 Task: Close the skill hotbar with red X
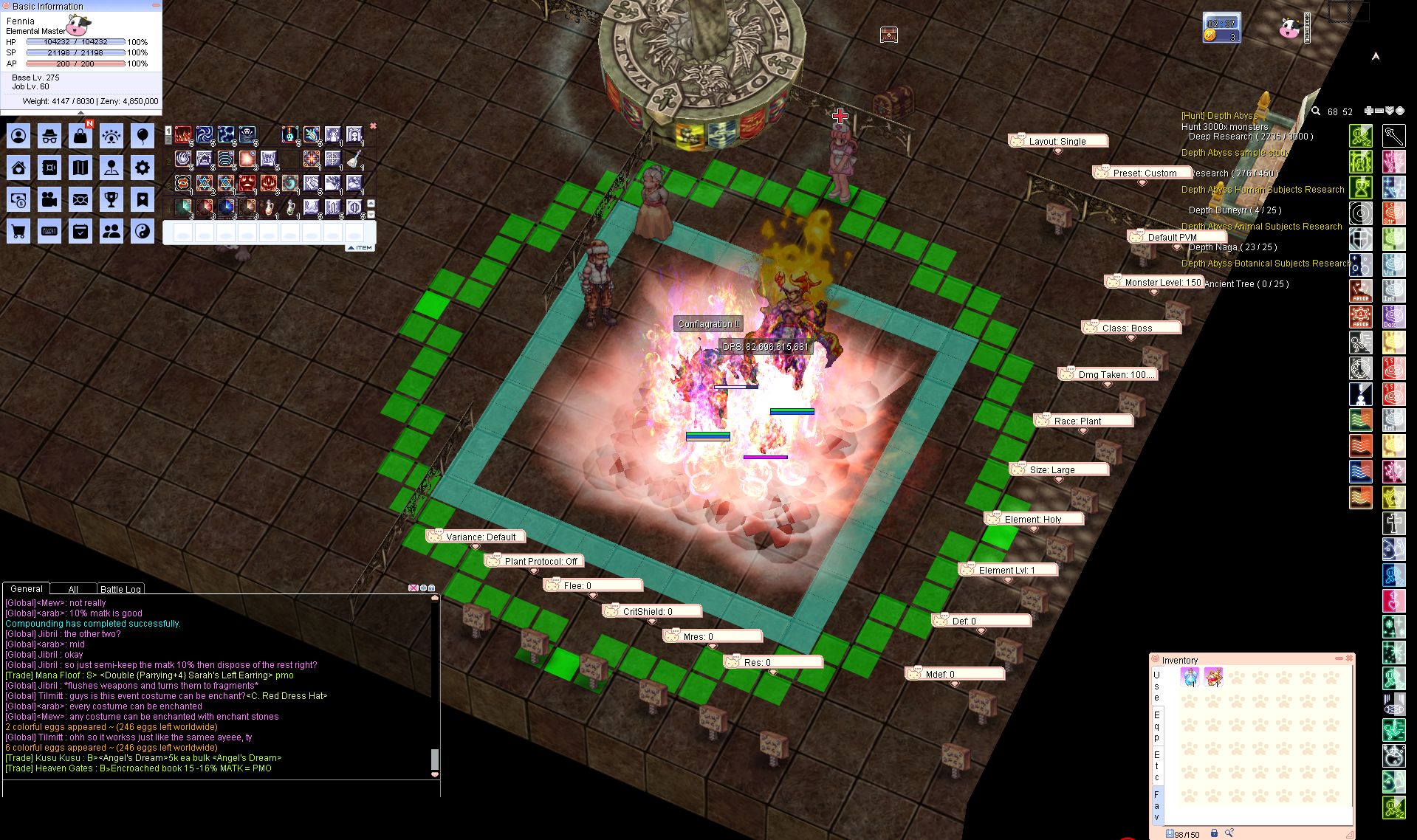pos(373,126)
